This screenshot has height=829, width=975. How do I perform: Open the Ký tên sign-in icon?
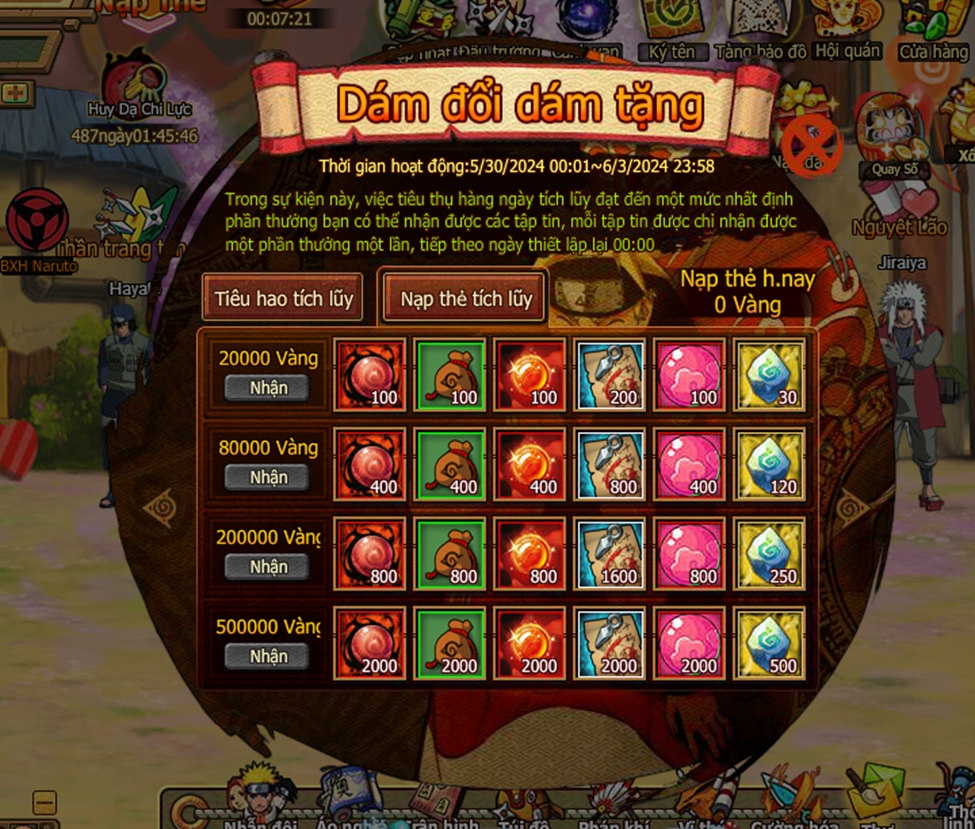point(671,28)
